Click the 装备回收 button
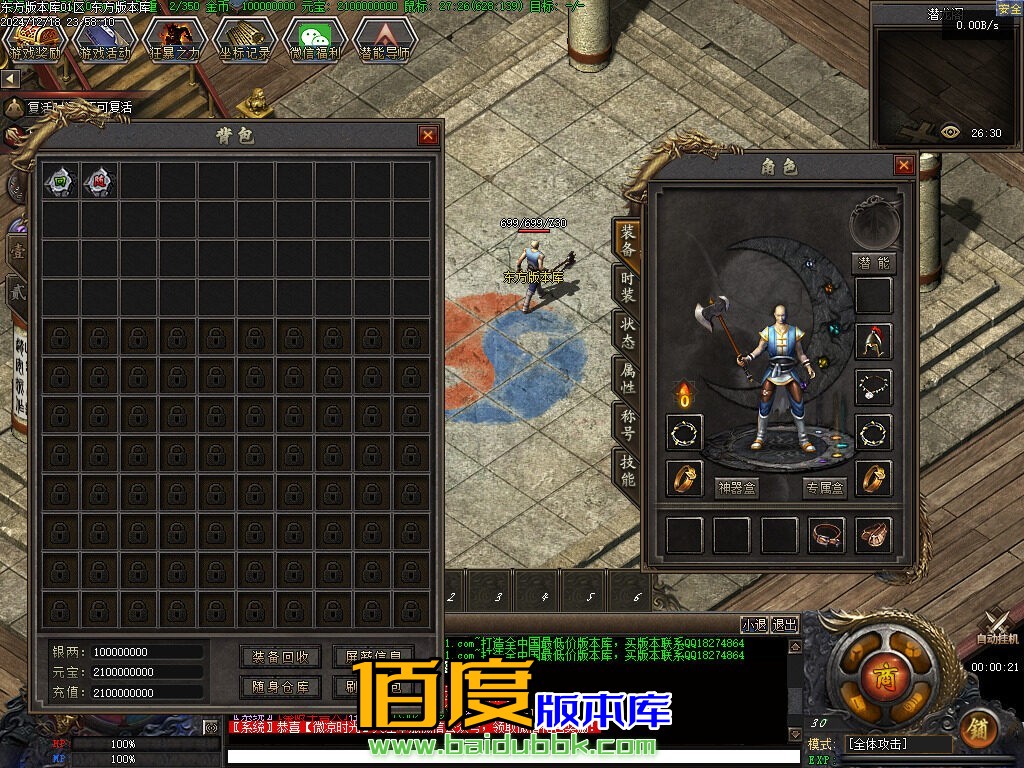 tap(281, 657)
